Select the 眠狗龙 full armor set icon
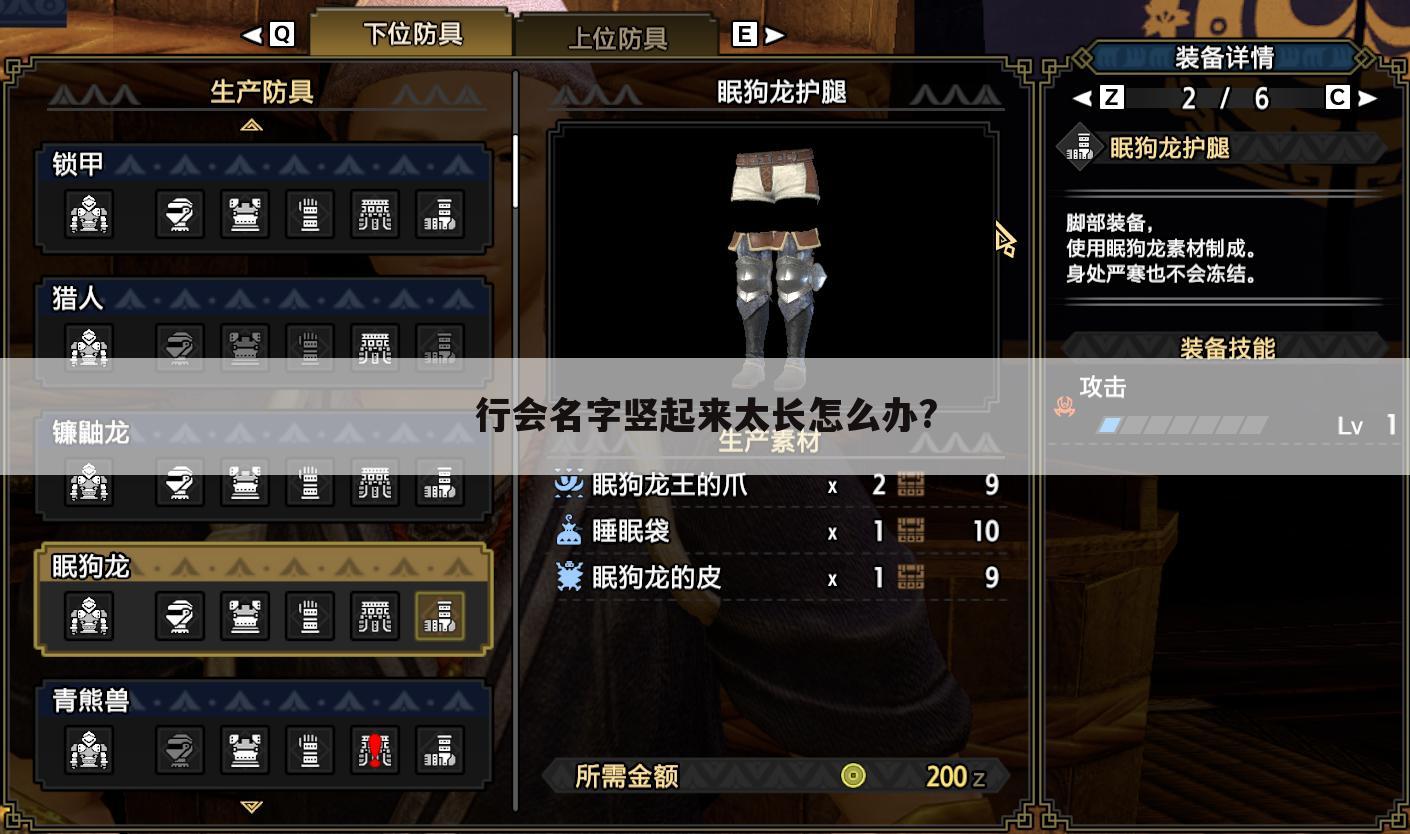1410x834 pixels. pyautogui.click(x=89, y=616)
